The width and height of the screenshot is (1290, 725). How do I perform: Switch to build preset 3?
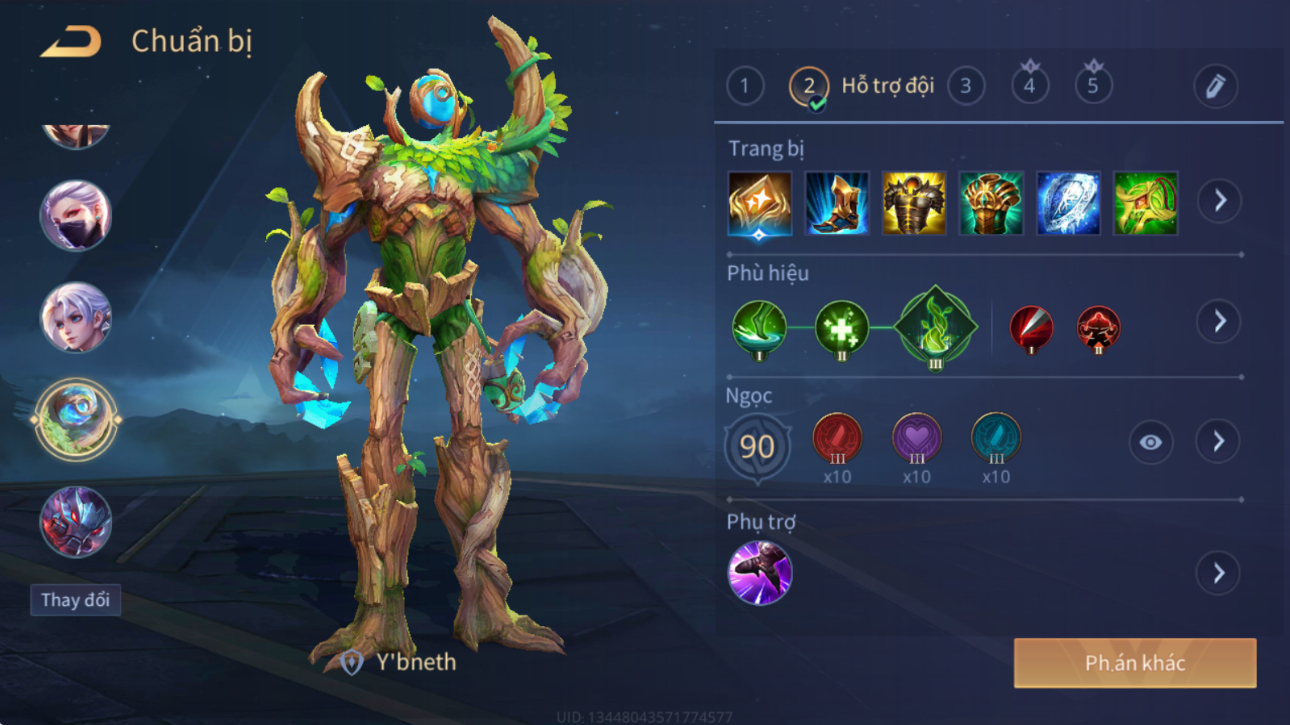click(x=965, y=86)
